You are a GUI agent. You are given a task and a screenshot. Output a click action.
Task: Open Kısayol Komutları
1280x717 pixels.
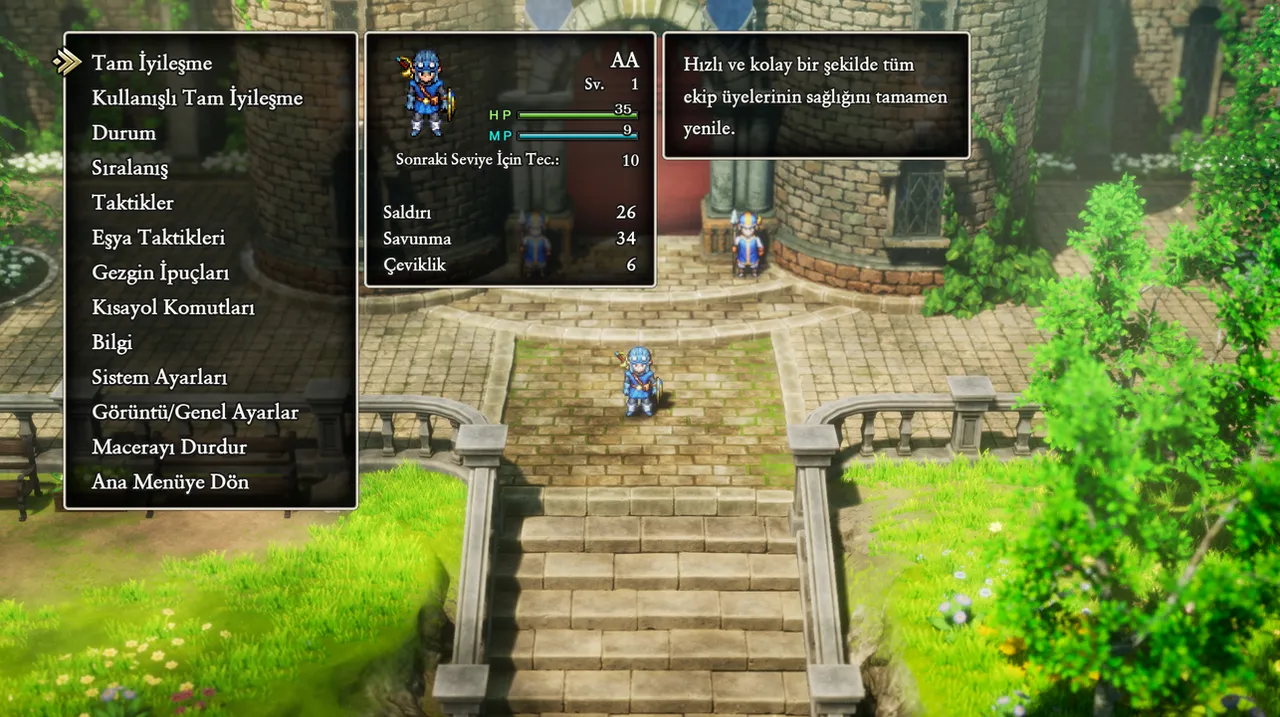[x=173, y=308]
